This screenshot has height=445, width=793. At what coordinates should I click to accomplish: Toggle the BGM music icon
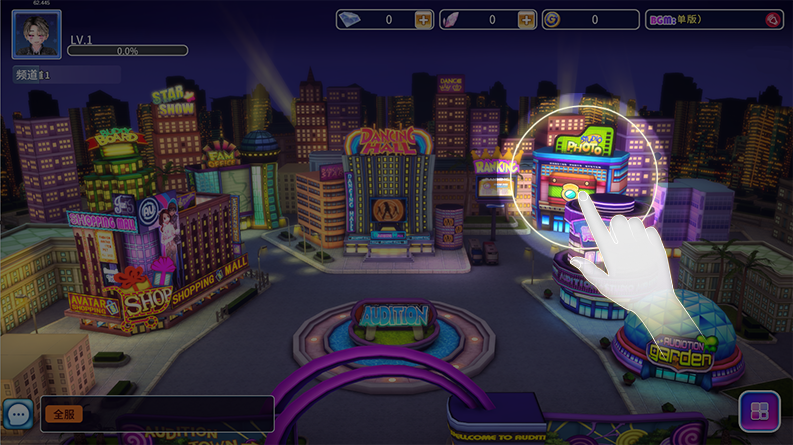[772, 20]
